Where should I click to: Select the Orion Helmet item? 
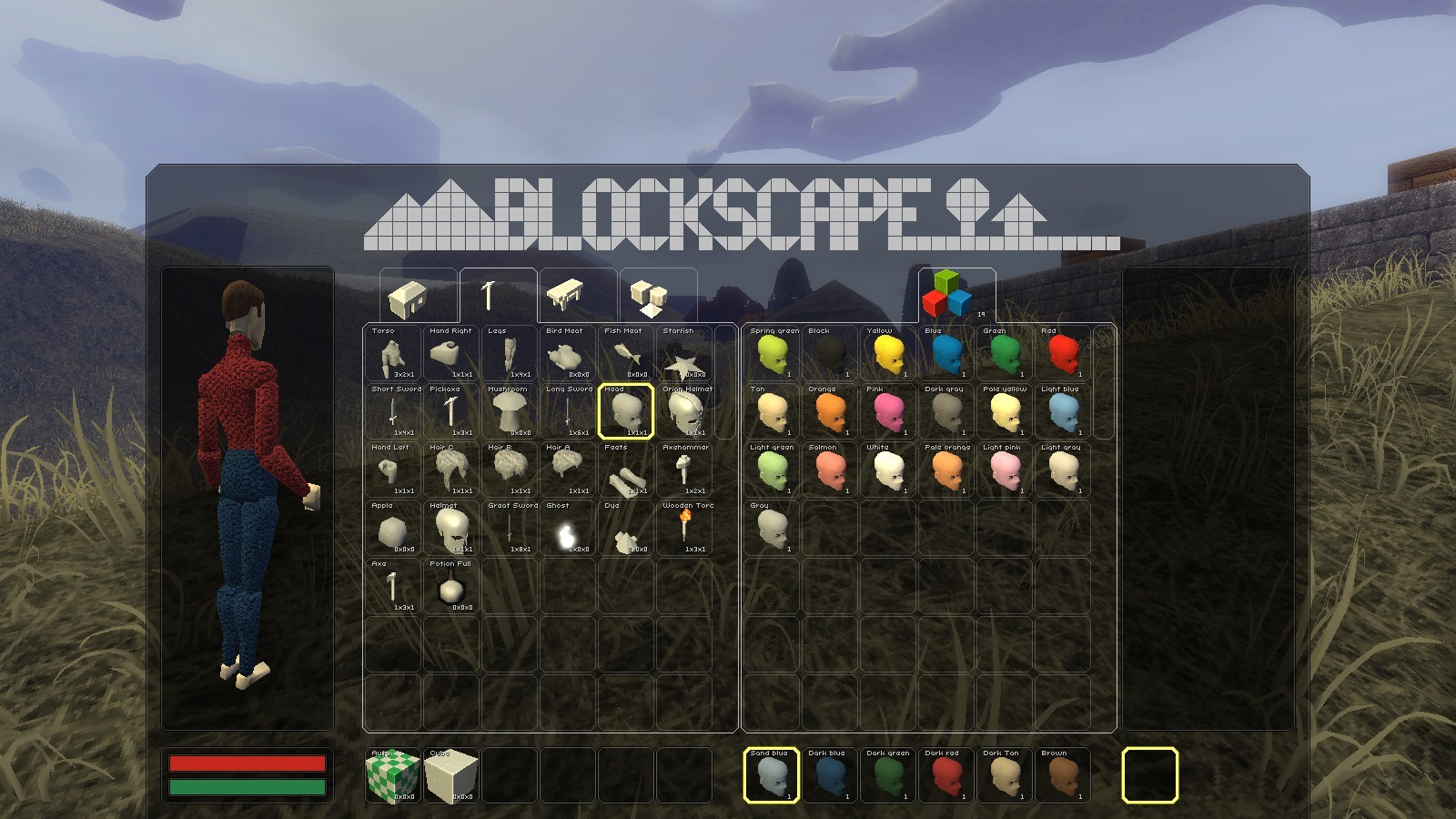tap(687, 412)
